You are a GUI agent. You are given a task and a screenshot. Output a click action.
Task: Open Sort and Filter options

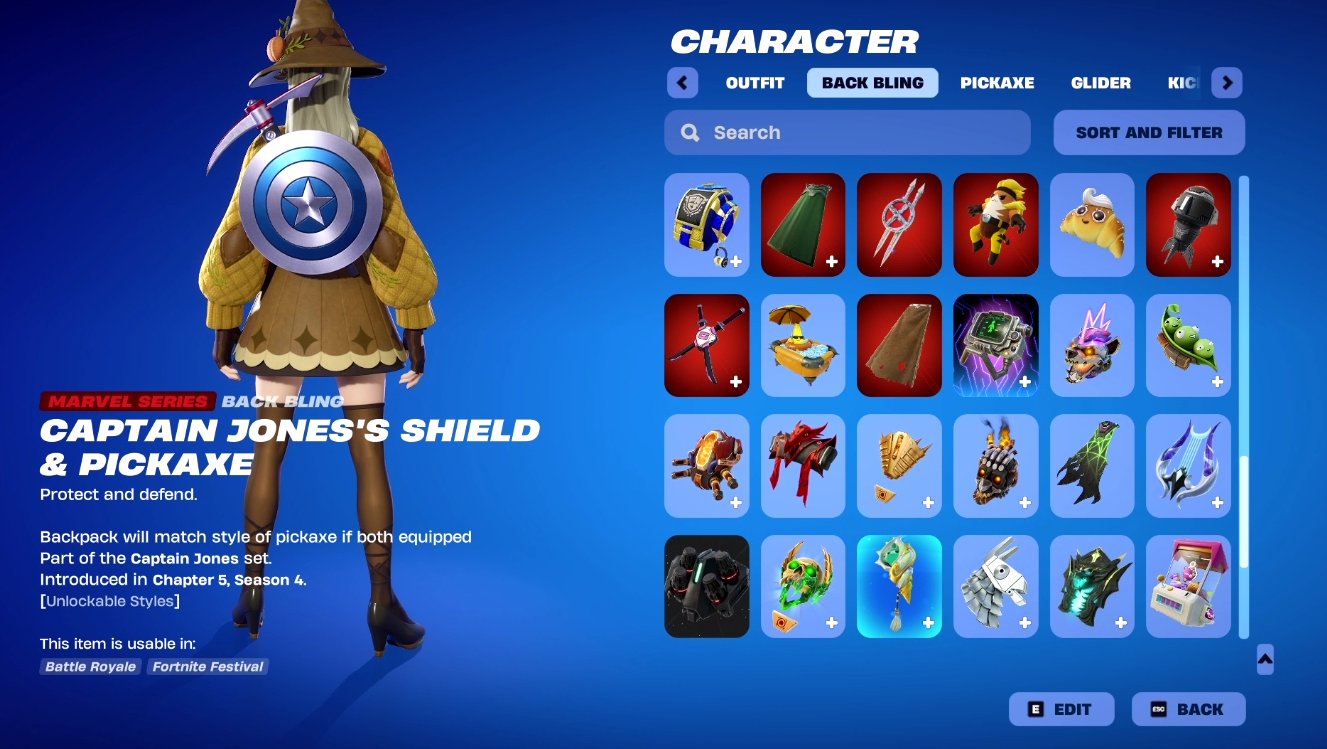coord(1148,132)
